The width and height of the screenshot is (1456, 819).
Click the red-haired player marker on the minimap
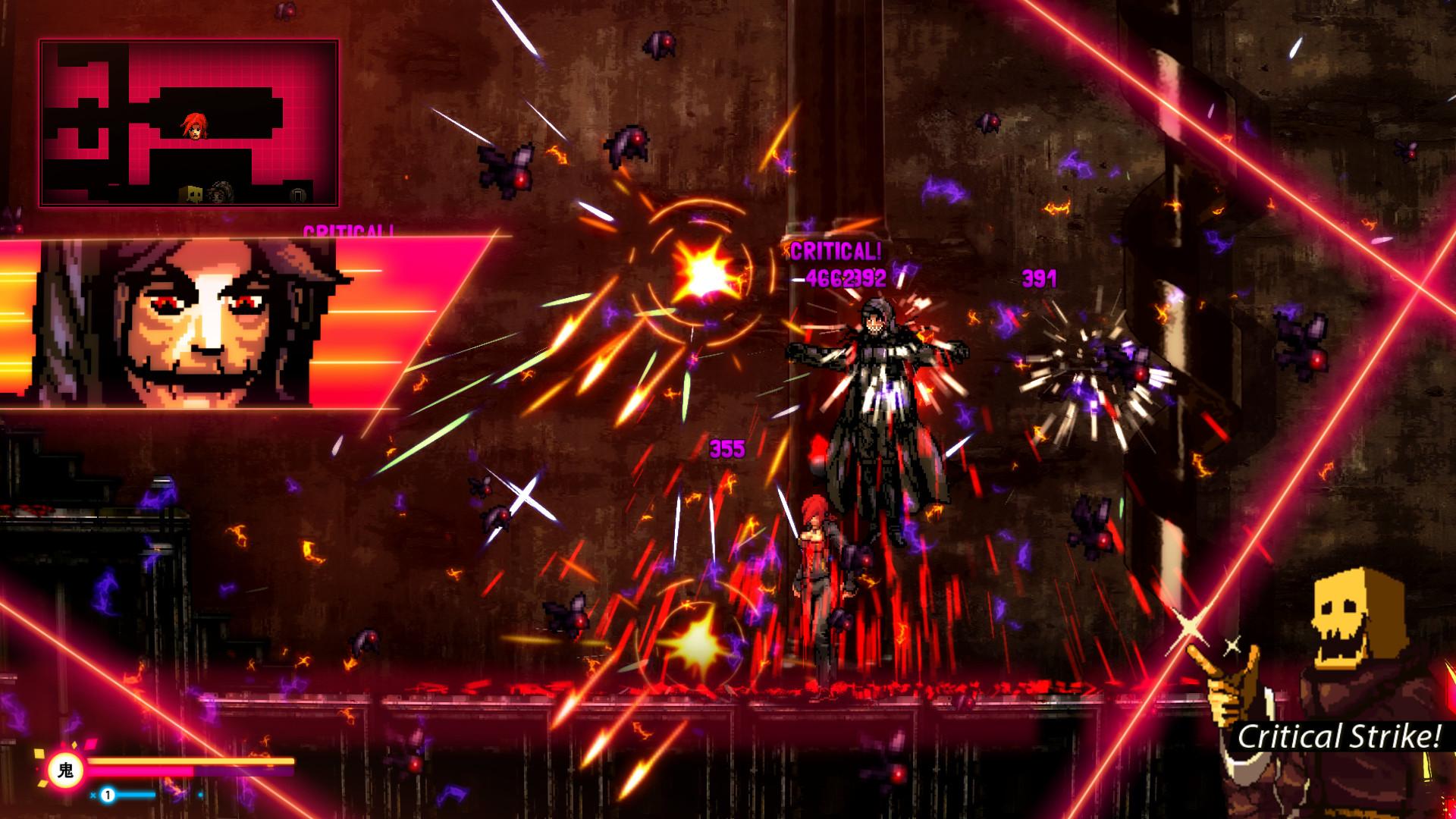195,126
